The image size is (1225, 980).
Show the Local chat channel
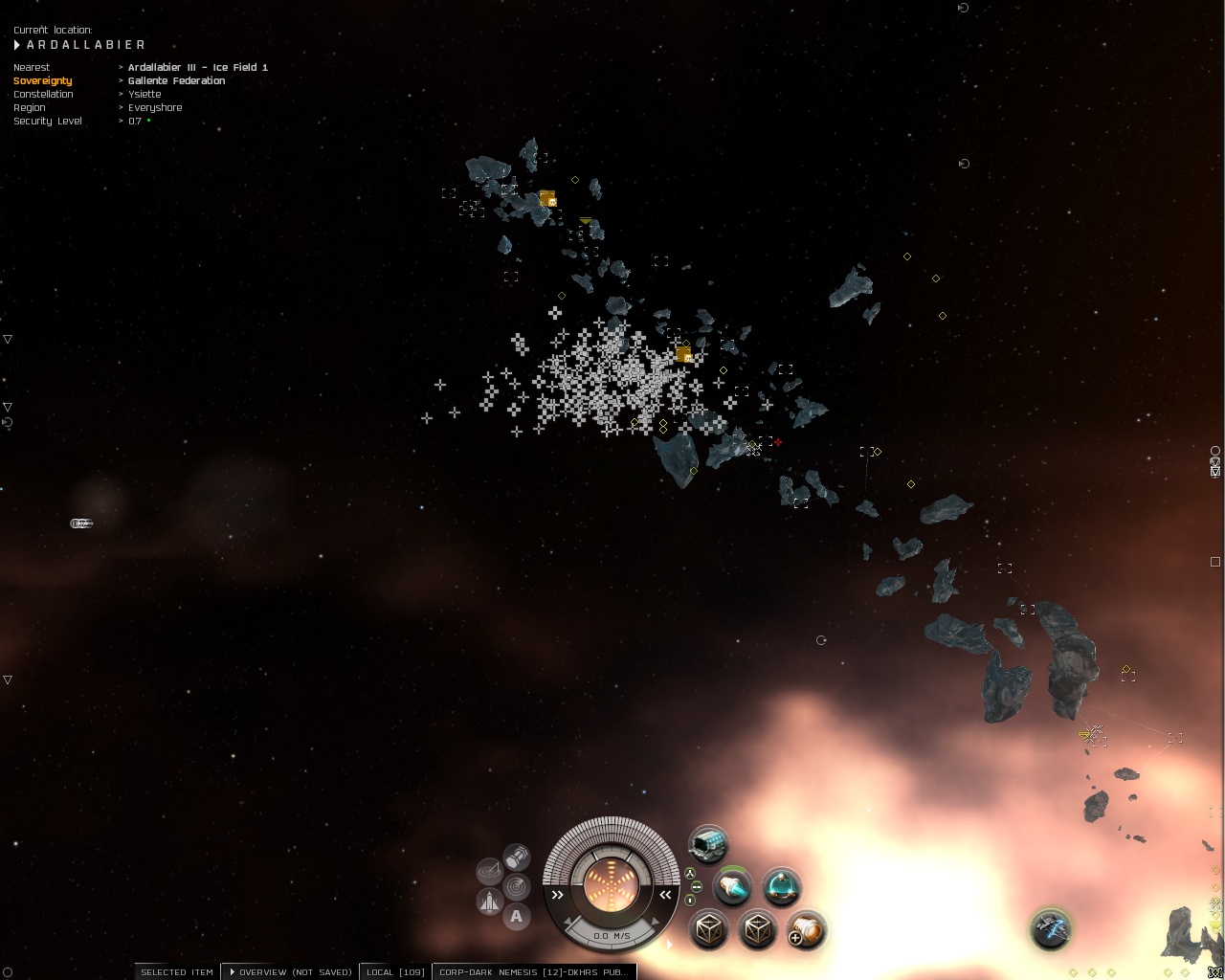point(395,971)
